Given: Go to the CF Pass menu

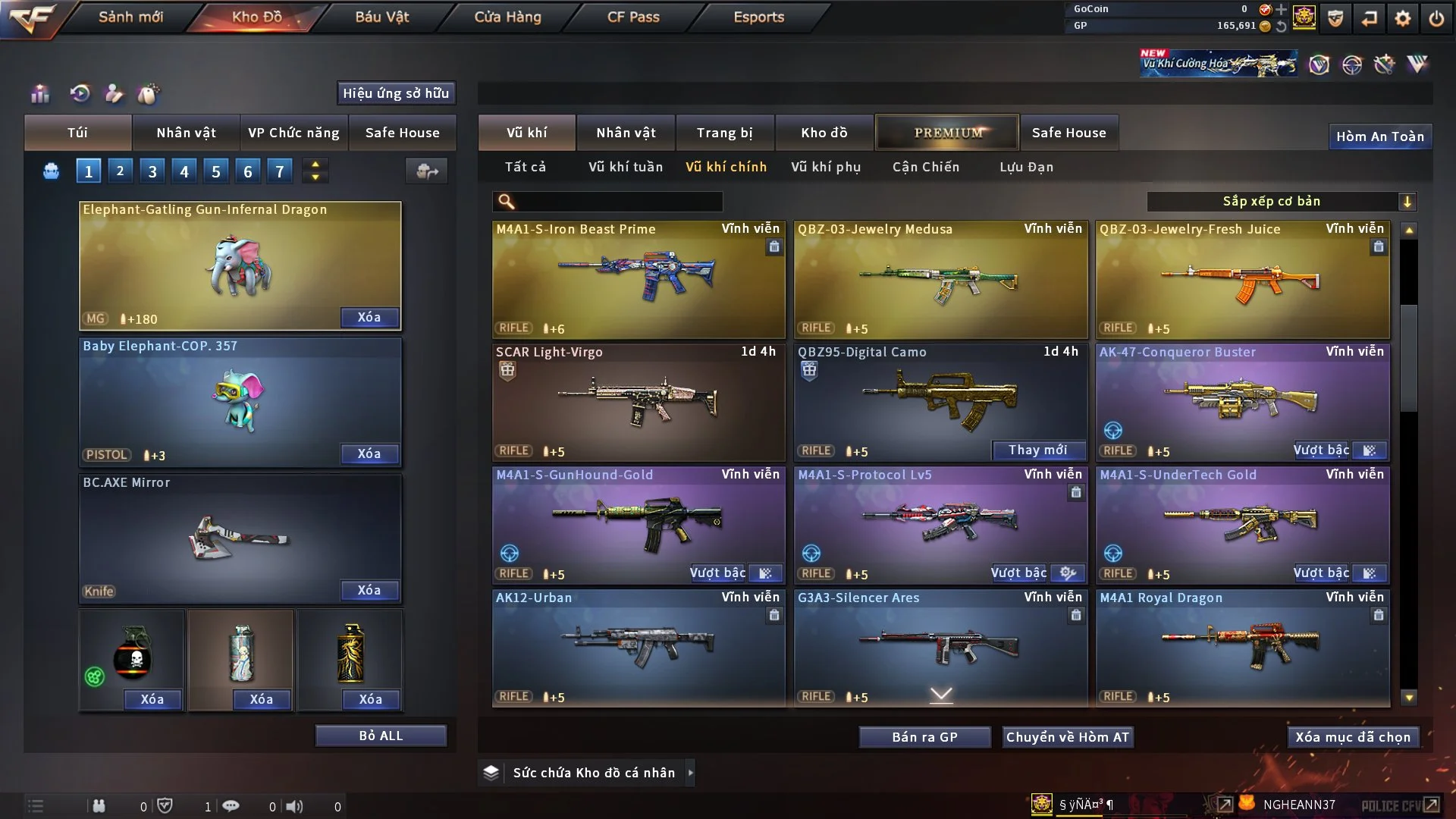Looking at the screenshot, I should [x=633, y=17].
